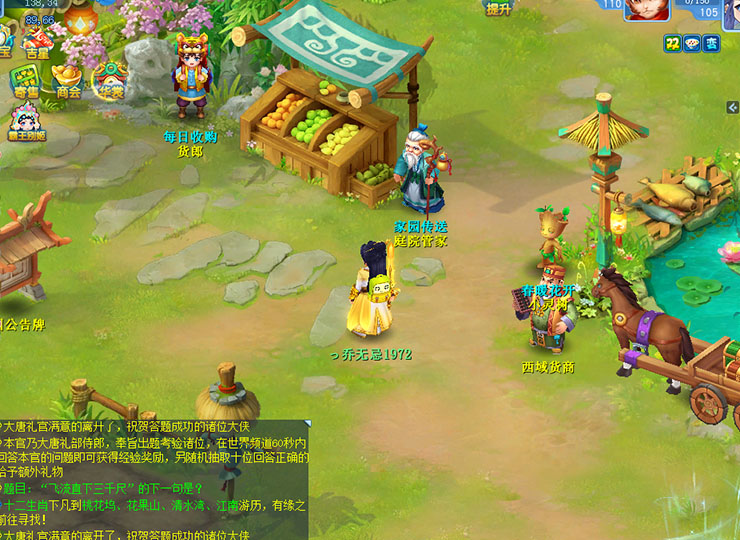
Task: Click the food bowl status icon
Action: pos(691,43)
